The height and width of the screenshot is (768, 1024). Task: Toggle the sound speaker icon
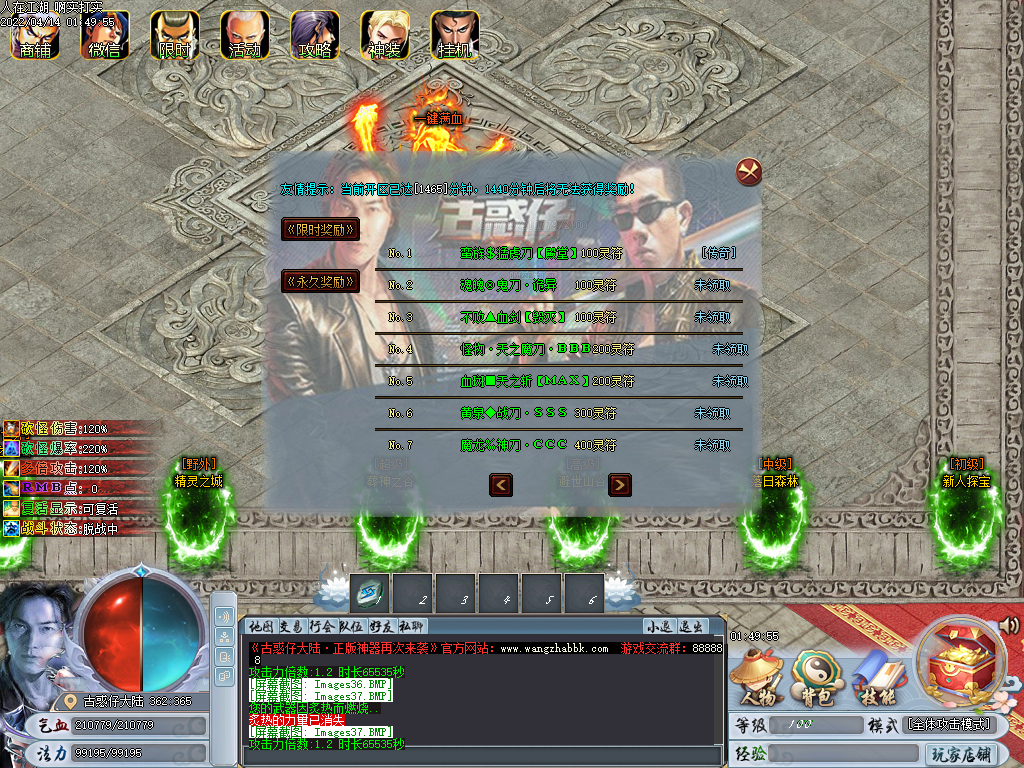(1009, 626)
